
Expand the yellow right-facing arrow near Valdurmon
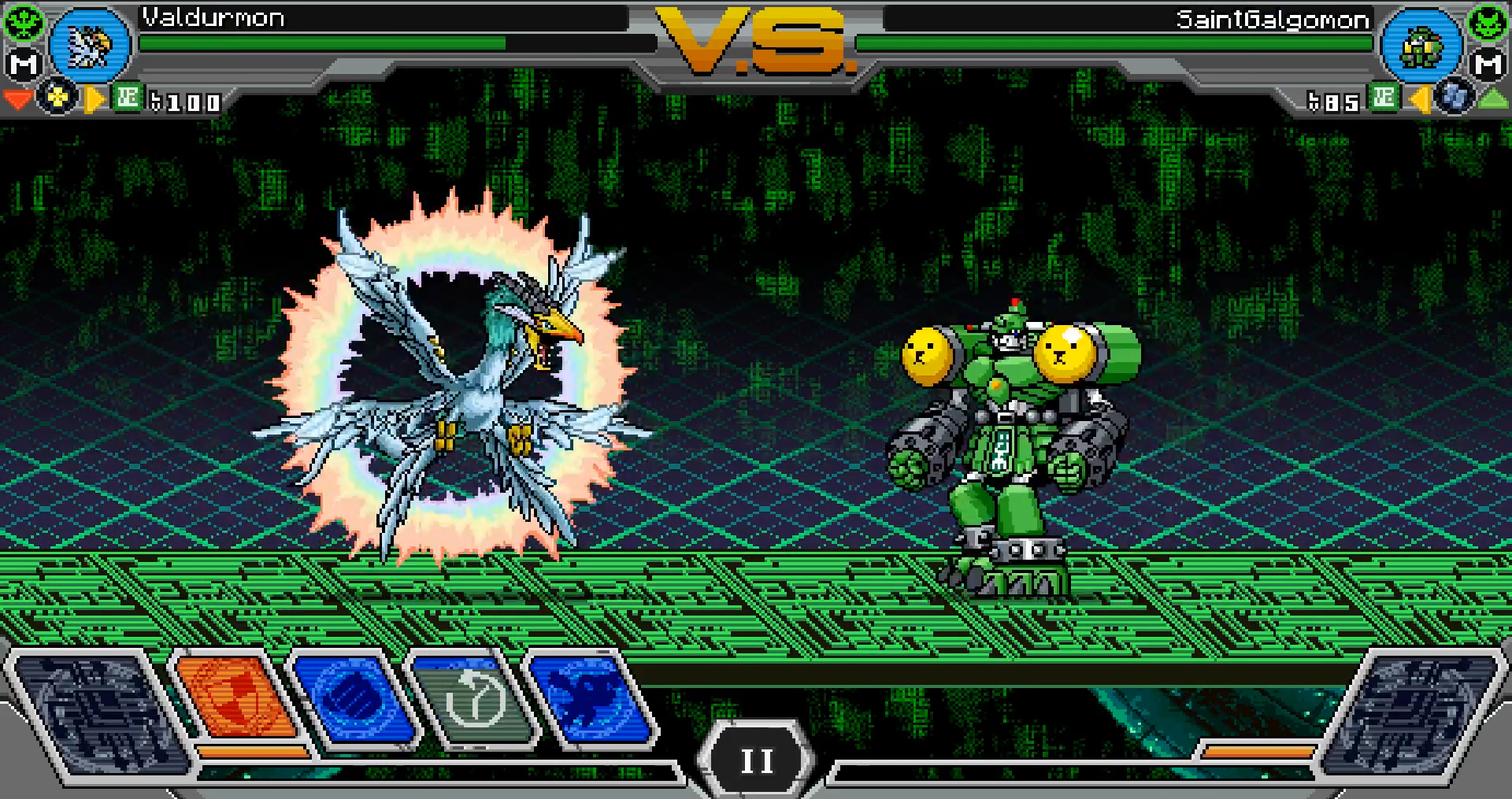[94, 98]
